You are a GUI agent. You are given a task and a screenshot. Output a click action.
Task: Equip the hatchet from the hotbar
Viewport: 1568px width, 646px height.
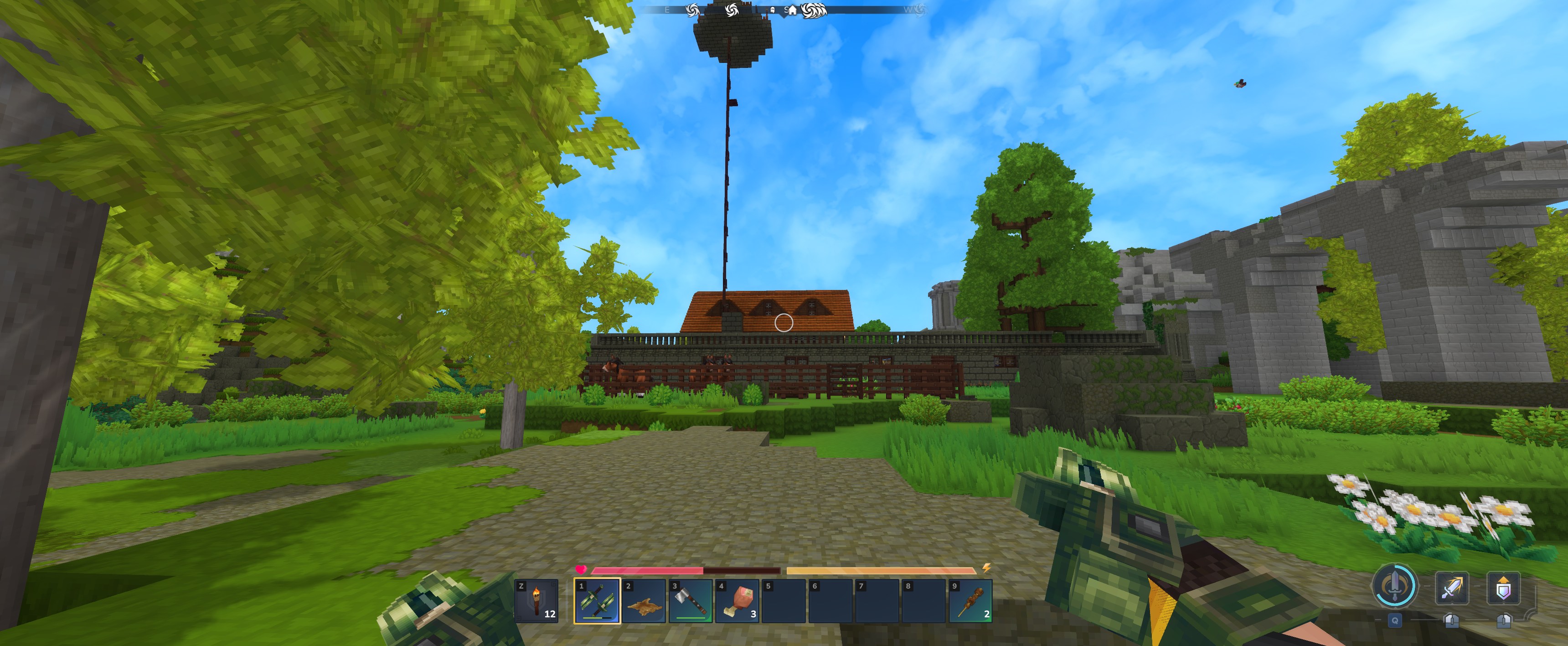coord(691,600)
